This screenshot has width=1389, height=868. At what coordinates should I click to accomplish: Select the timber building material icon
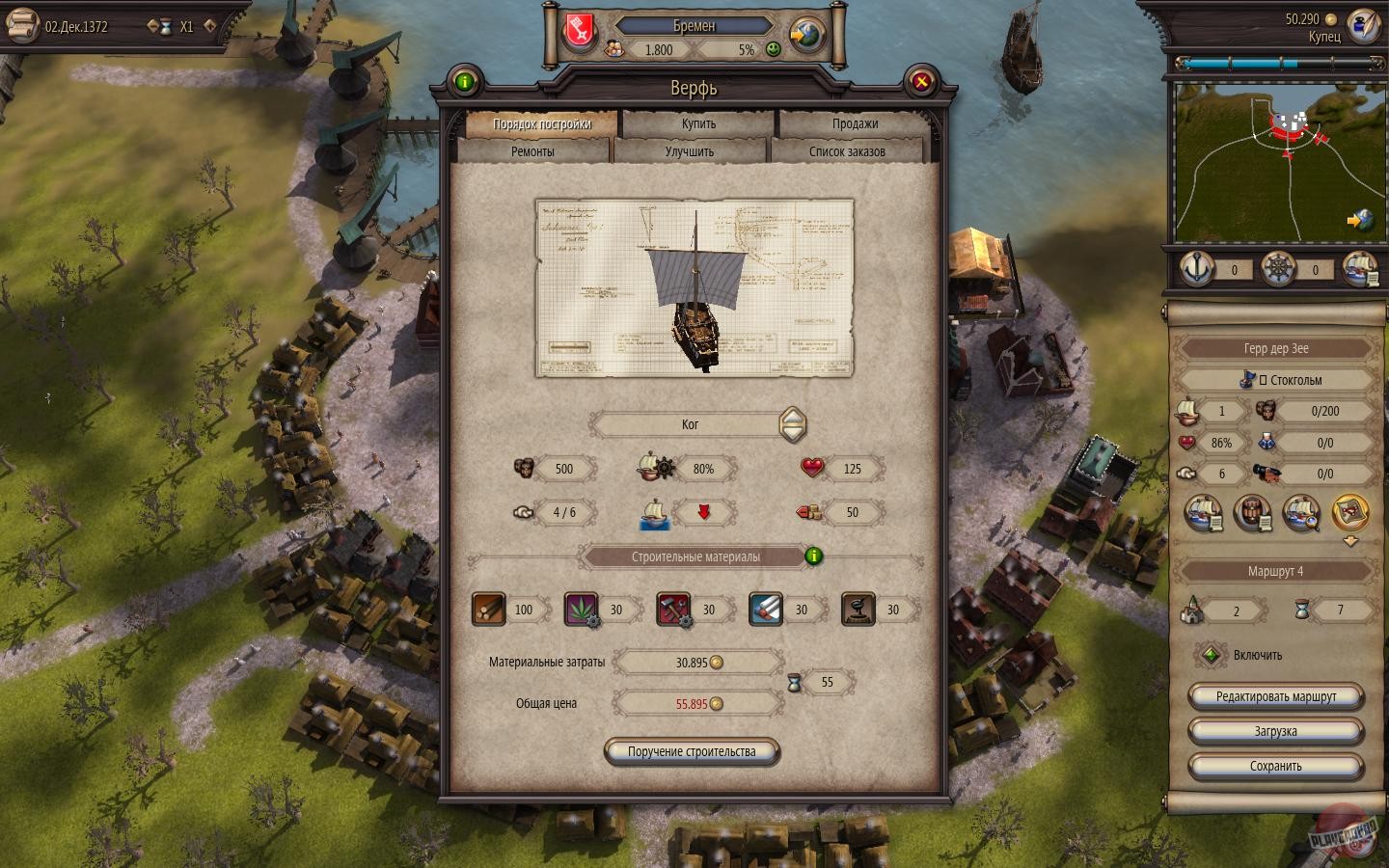coord(488,610)
